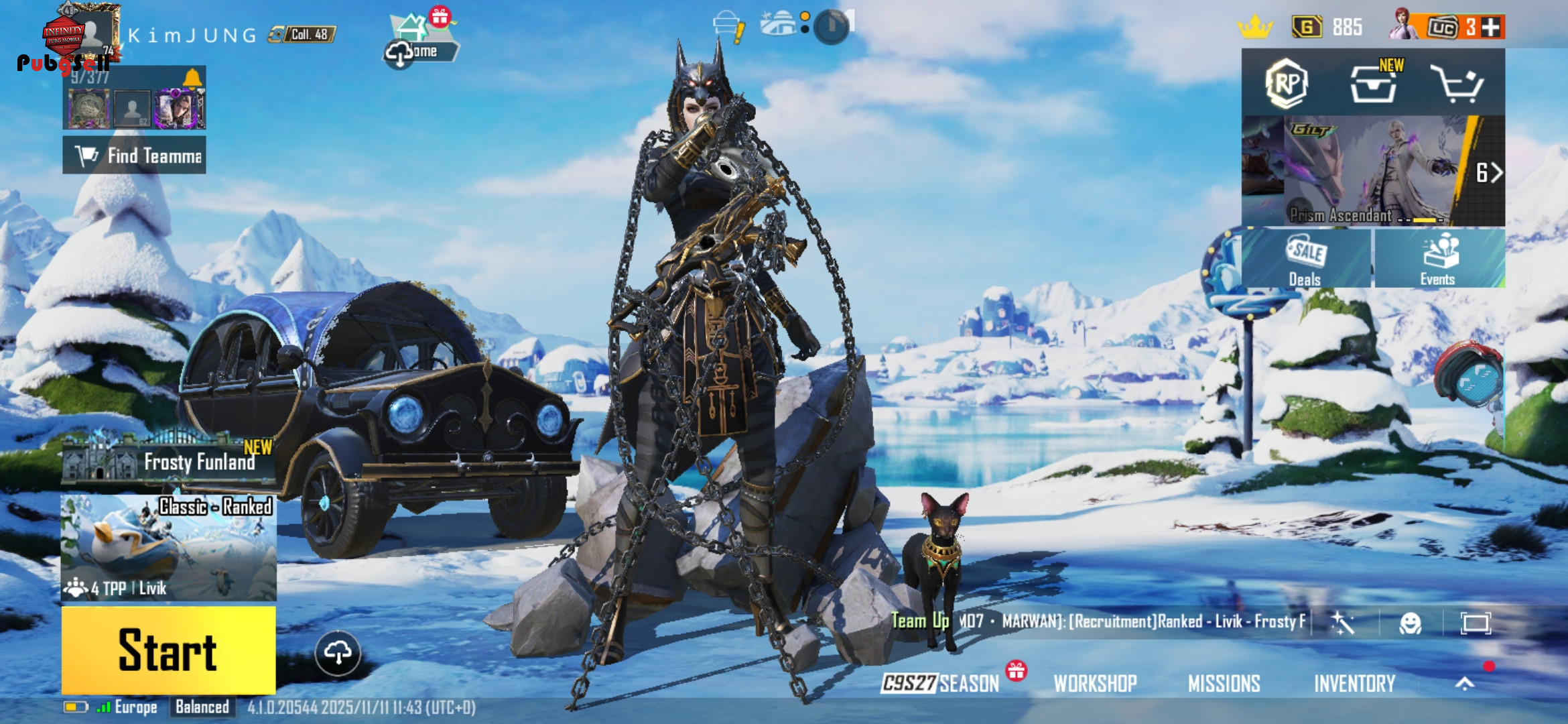Open the emote smiley face icon

[x=1411, y=623]
